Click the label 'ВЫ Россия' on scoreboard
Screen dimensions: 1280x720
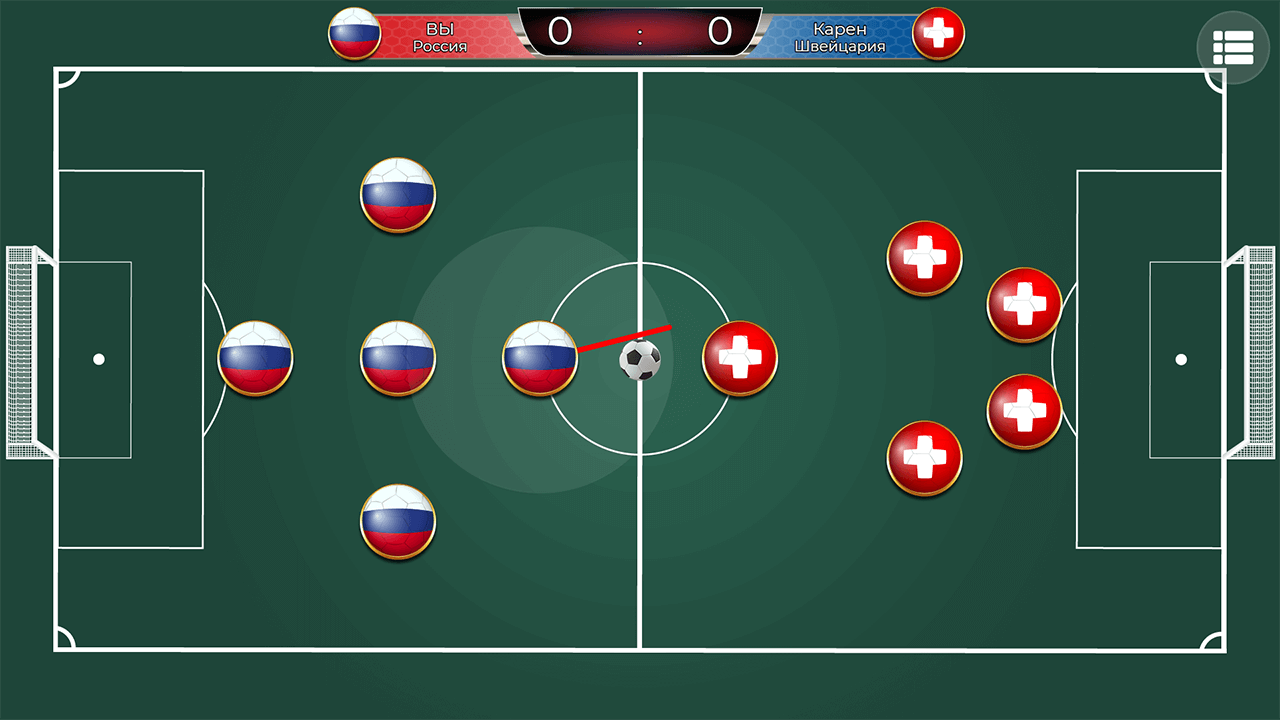(440, 36)
